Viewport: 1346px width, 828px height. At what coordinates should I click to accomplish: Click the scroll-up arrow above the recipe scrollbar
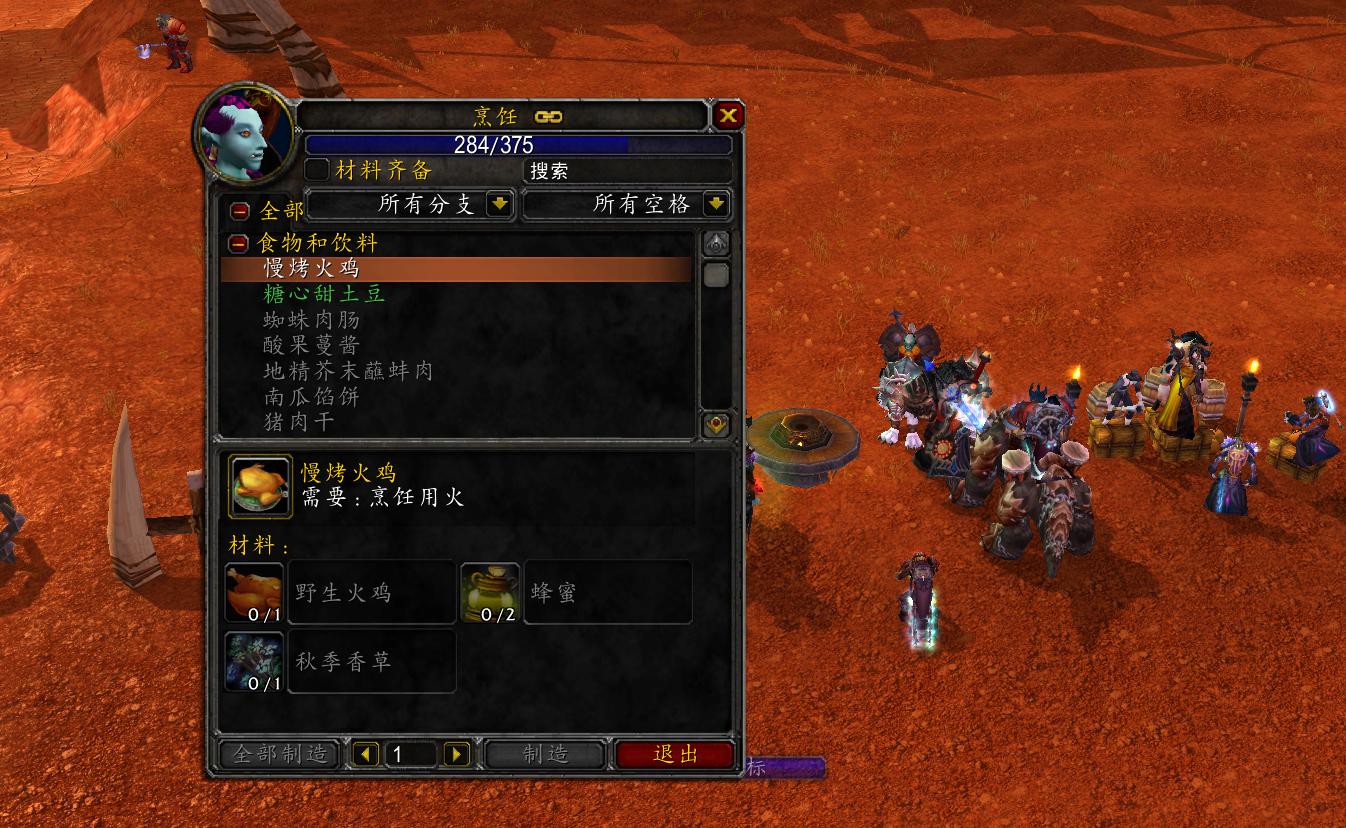click(x=716, y=240)
